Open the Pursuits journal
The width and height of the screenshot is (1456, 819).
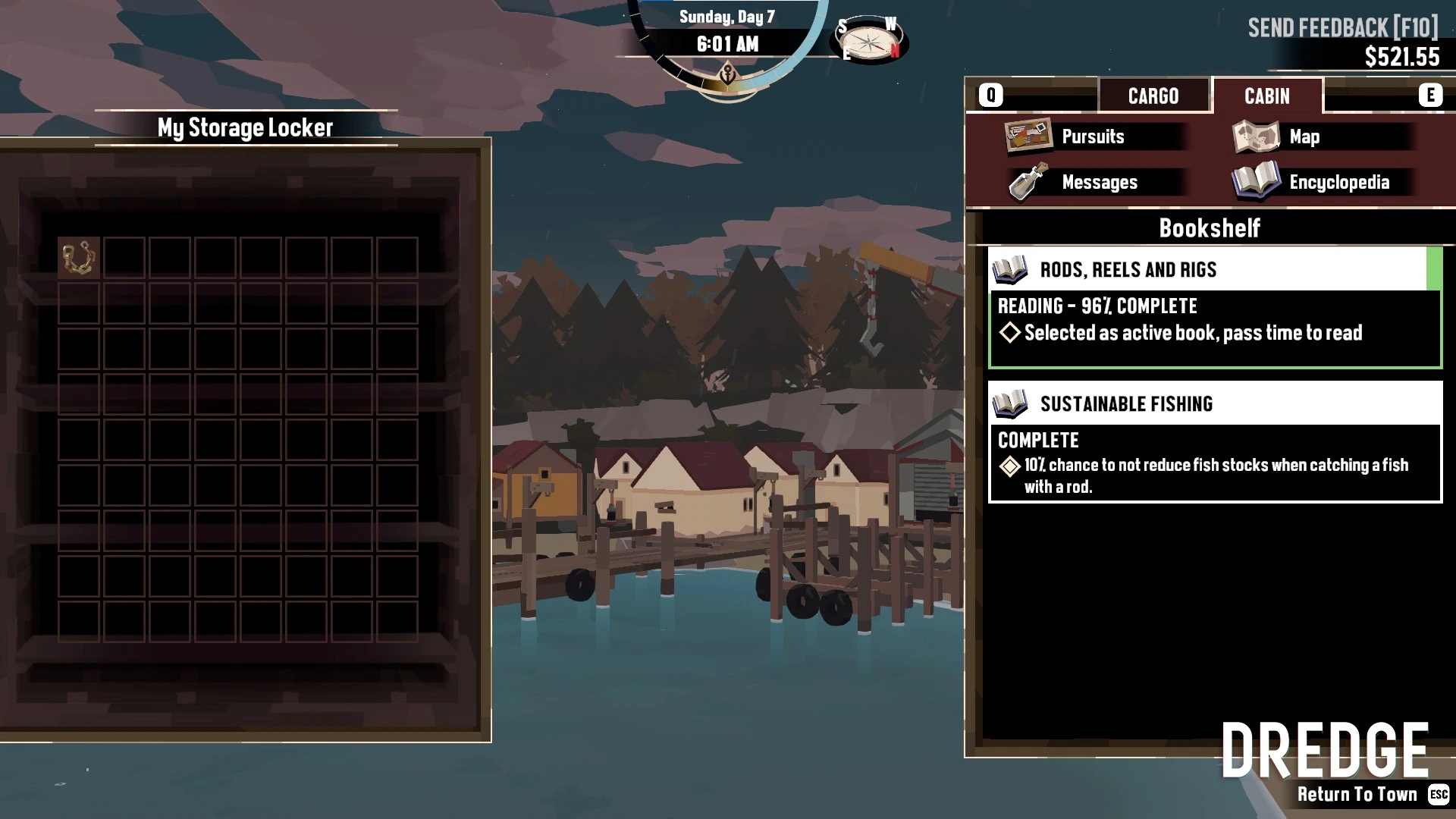pyautogui.click(x=1092, y=137)
